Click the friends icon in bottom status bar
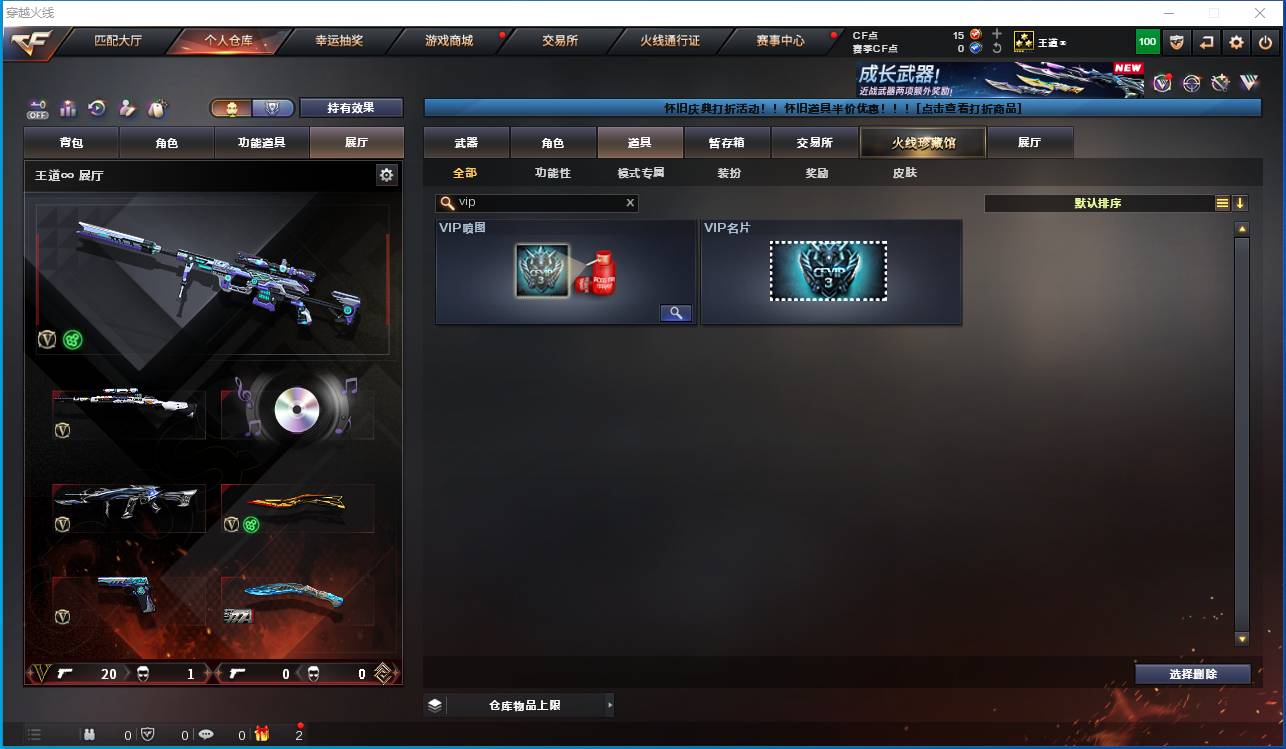The image size is (1286, 749). pos(89,734)
